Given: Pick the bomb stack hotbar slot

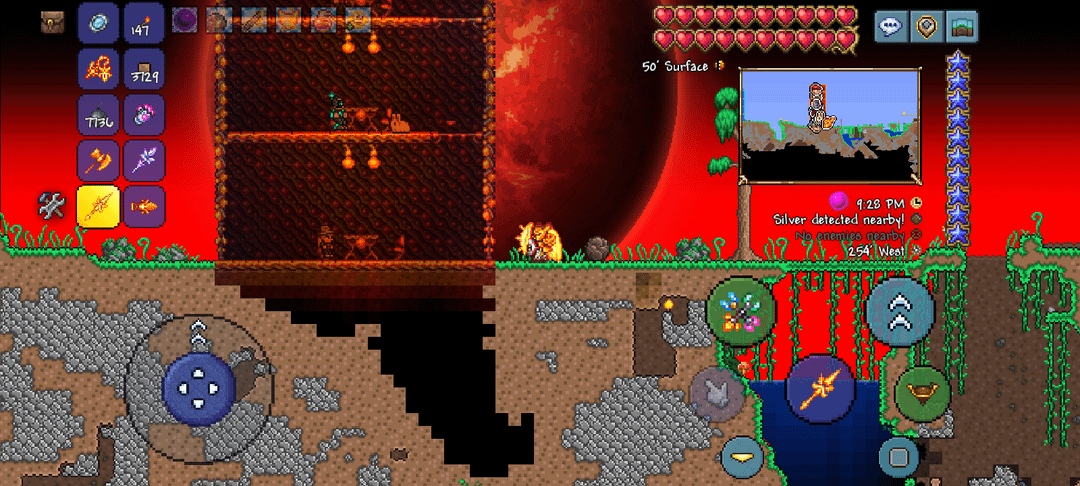Looking at the screenshot, I should coord(99,115).
